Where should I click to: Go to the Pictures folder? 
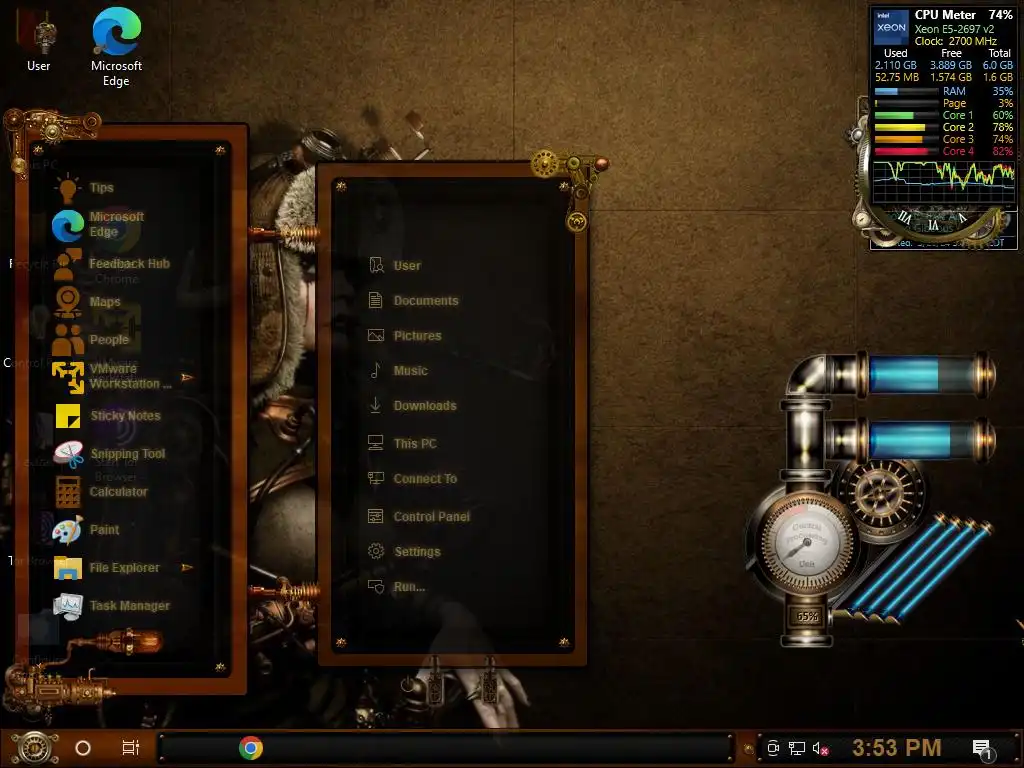click(417, 336)
